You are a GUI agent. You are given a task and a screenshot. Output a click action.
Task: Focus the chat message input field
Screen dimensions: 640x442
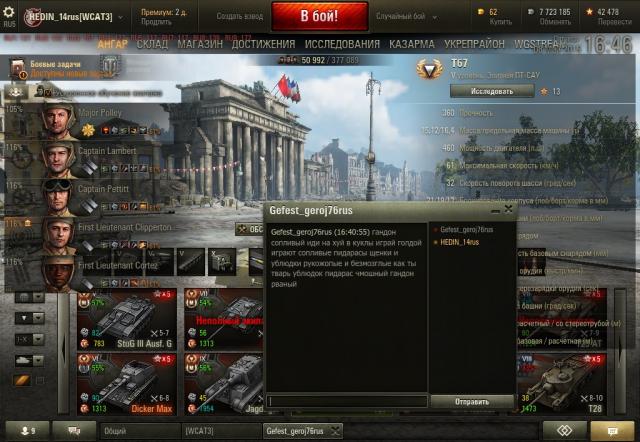[x=347, y=402]
